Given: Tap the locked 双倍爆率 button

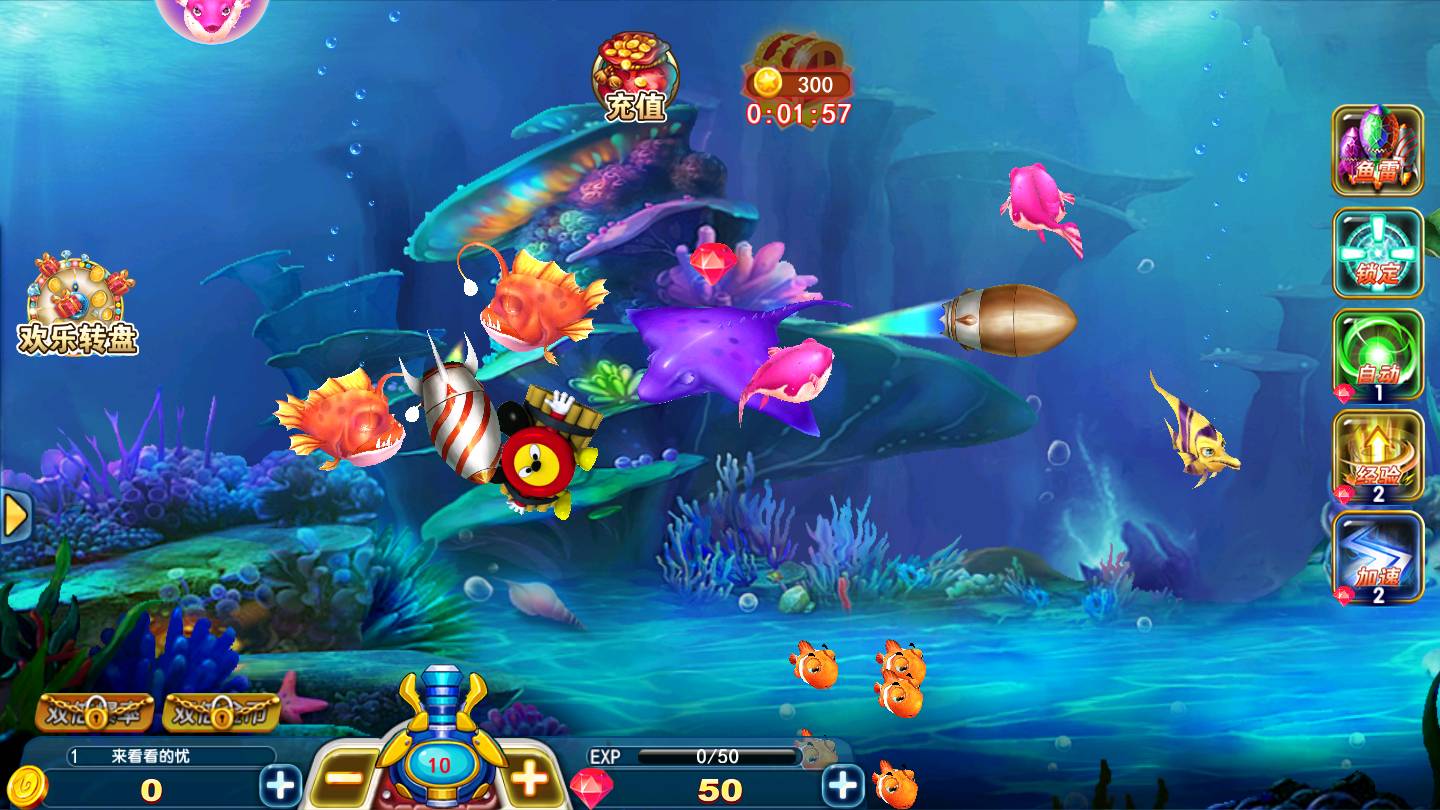Looking at the screenshot, I should [95, 713].
